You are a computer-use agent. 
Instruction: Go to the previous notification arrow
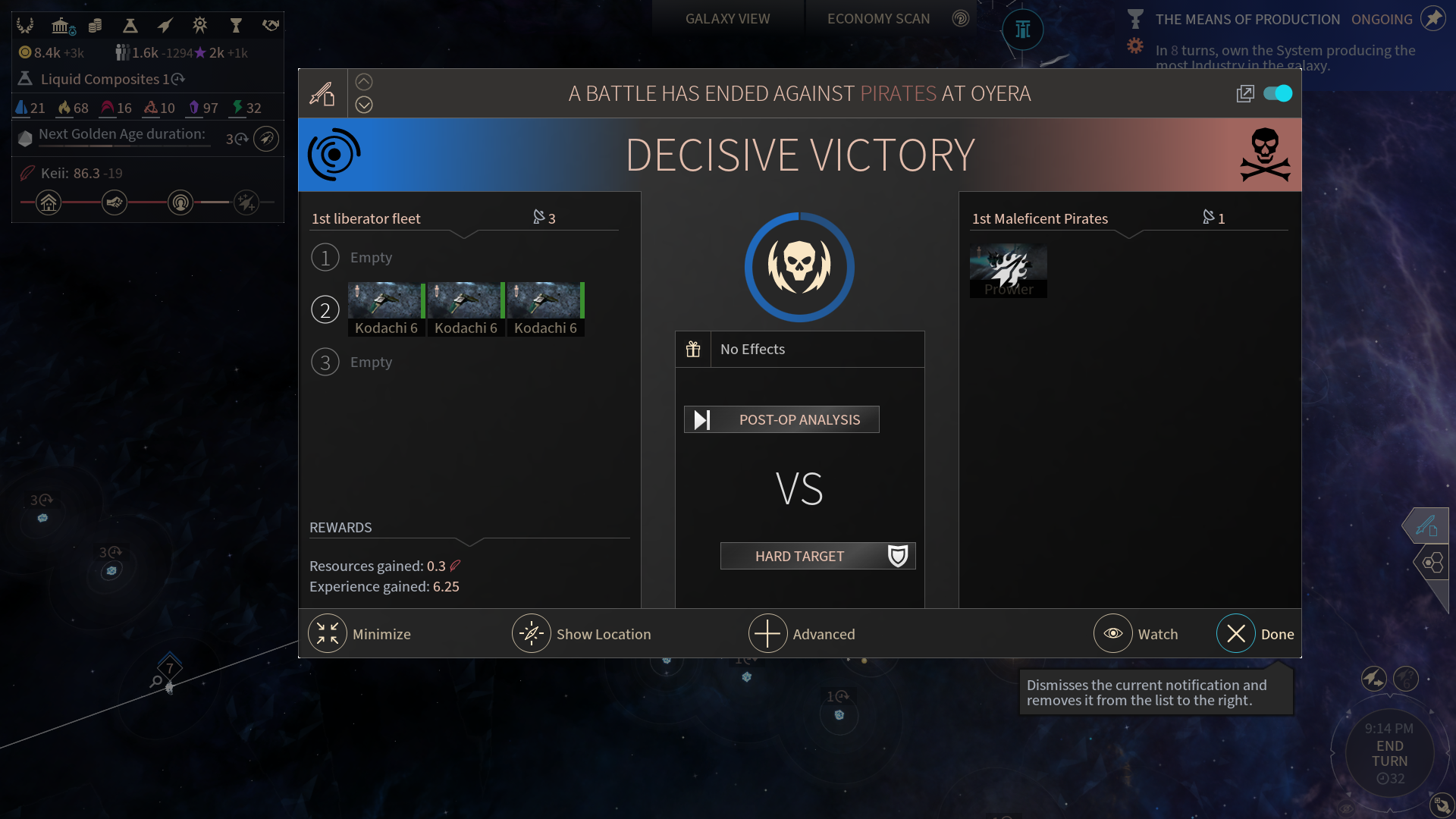pyautogui.click(x=364, y=82)
